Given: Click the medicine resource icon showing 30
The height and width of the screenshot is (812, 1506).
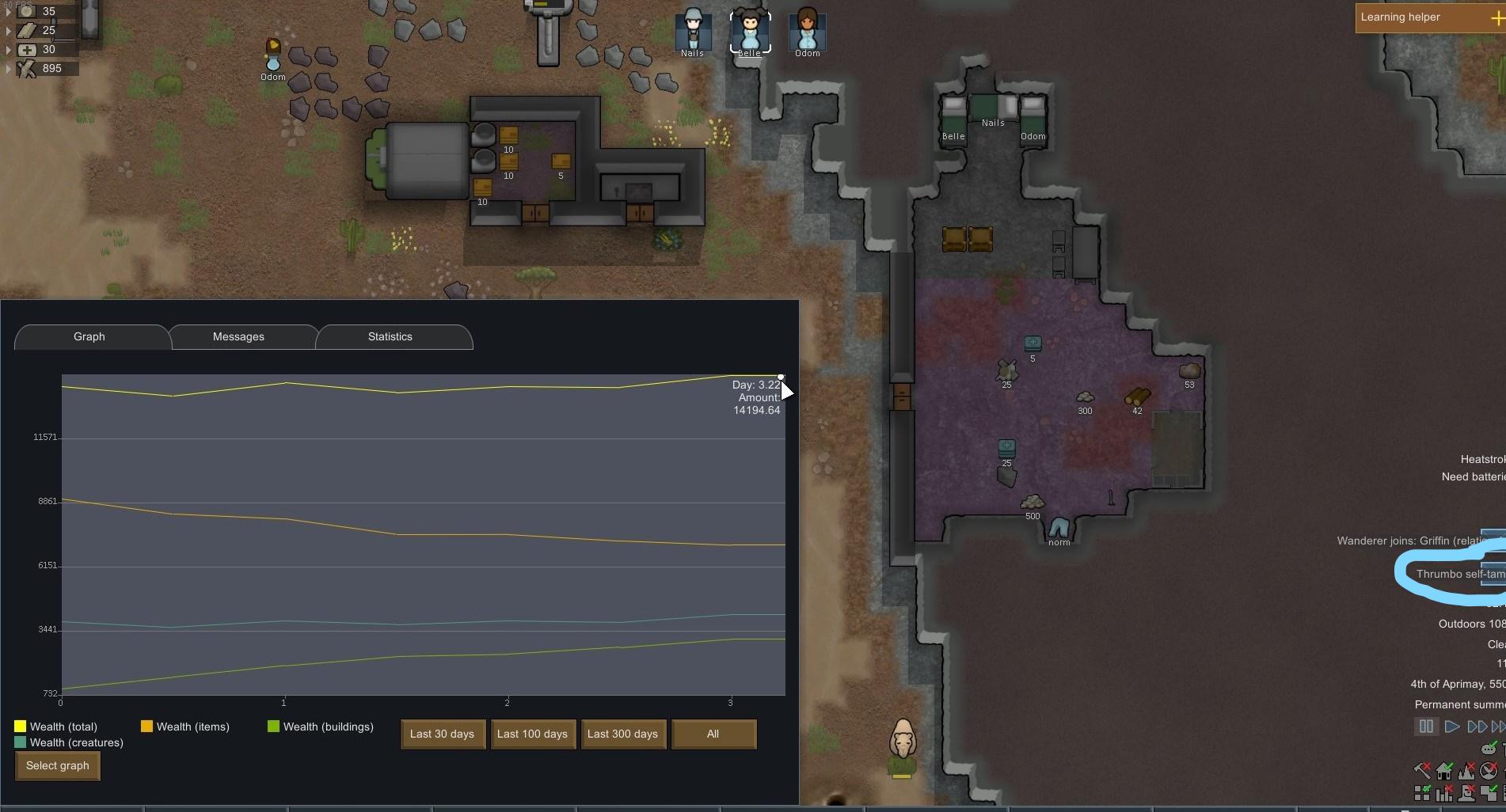Looking at the screenshot, I should tap(27, 49).
